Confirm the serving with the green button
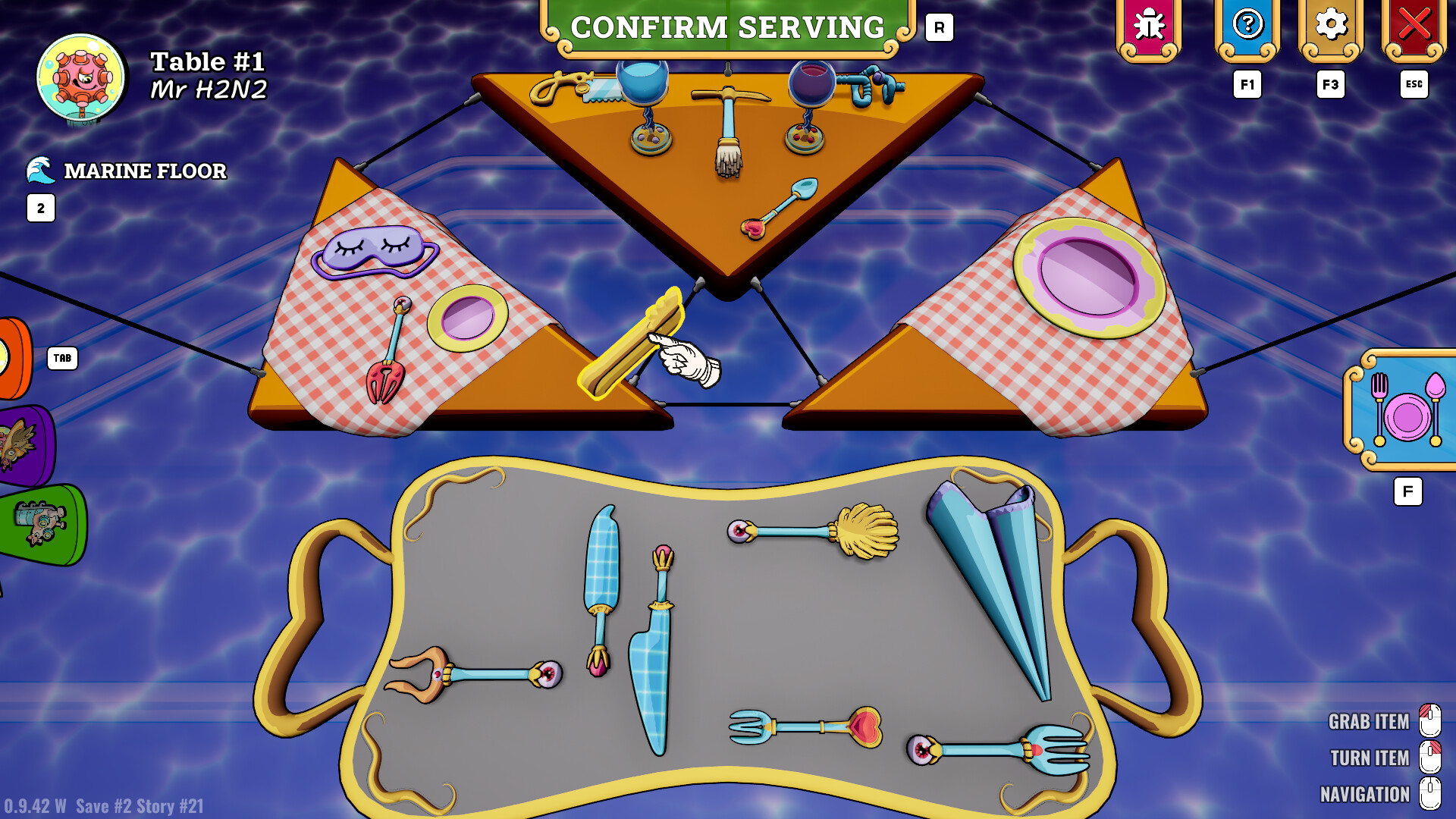This screenshot has height=819, width=1456. 727,28
